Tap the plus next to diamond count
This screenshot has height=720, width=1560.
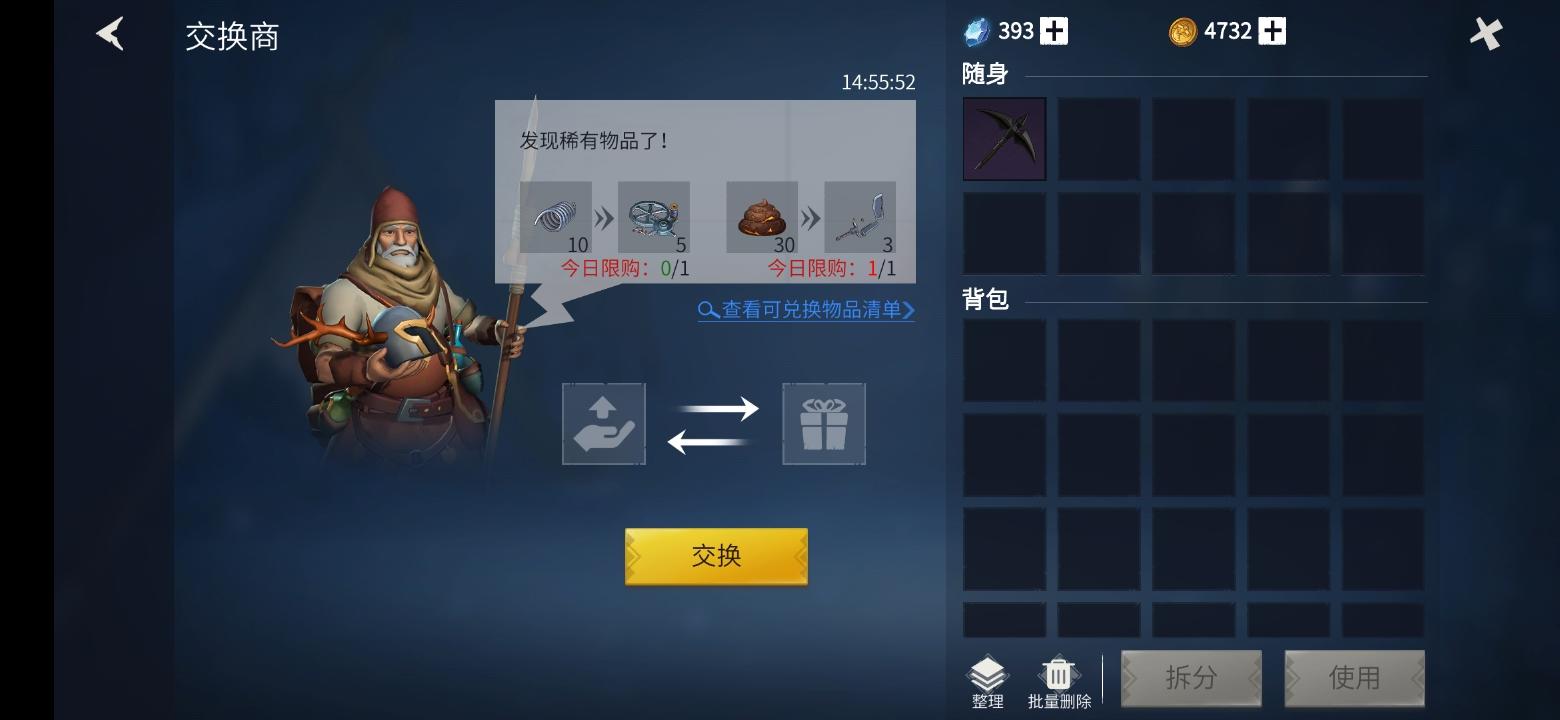pos(1052,30)
